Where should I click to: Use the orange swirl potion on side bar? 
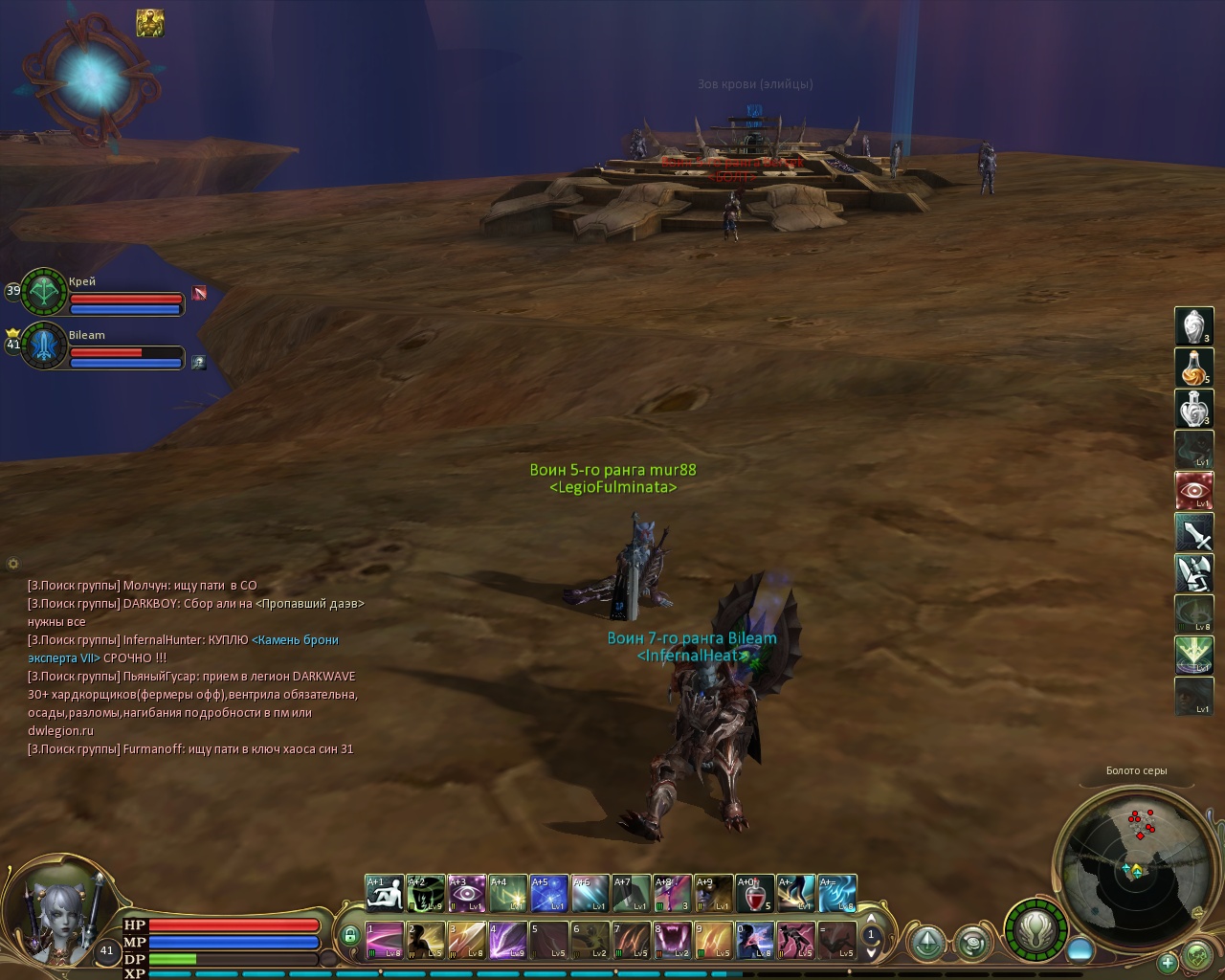[x=1193, y=367]
